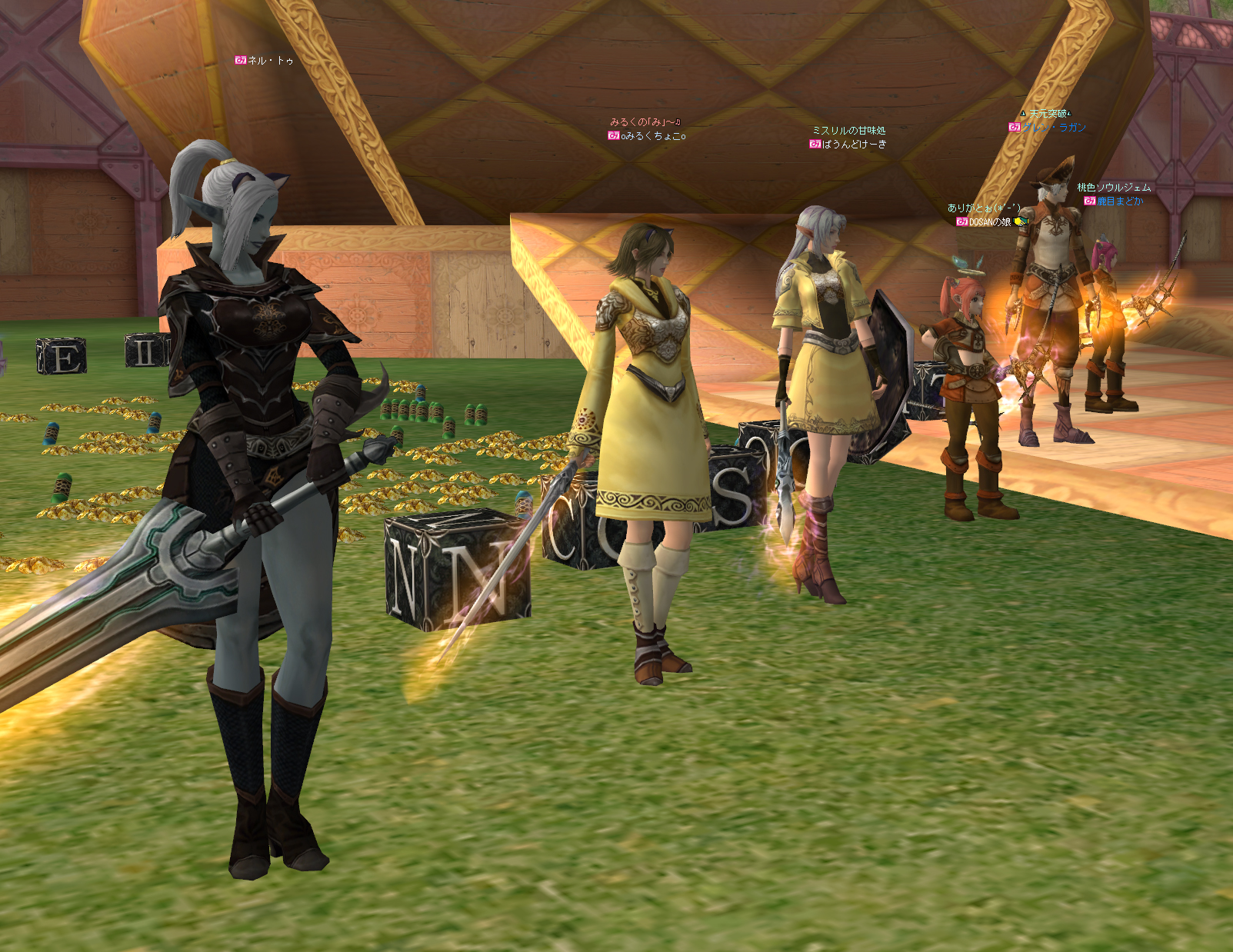The height and width of the screenshot is (952, 1233).
Task: Target player DOSANの娘 by nameplate
Action: click(x=989, y=221)
